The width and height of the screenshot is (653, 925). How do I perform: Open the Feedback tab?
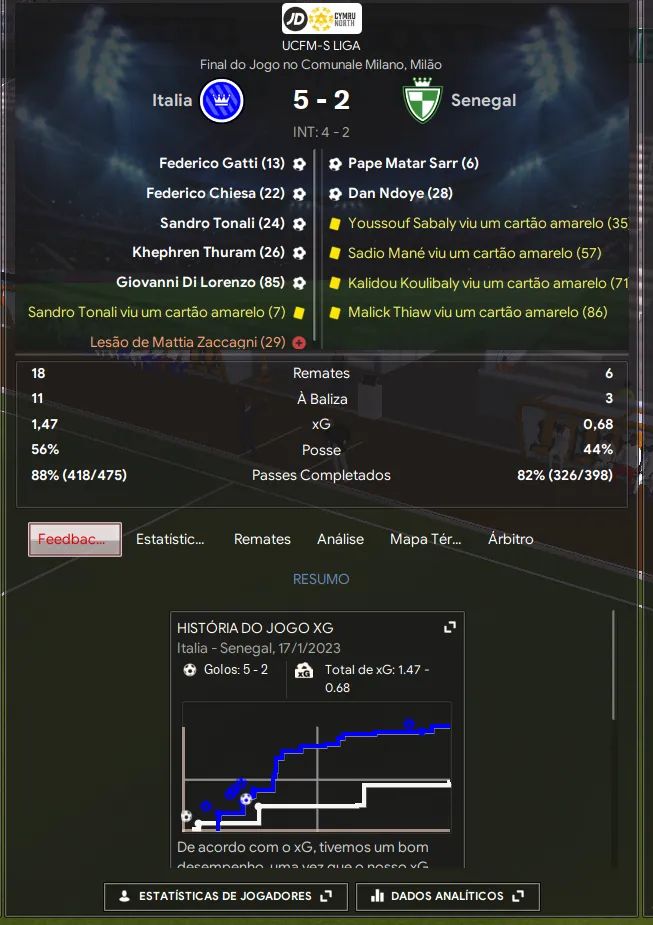tap(75, 539)
